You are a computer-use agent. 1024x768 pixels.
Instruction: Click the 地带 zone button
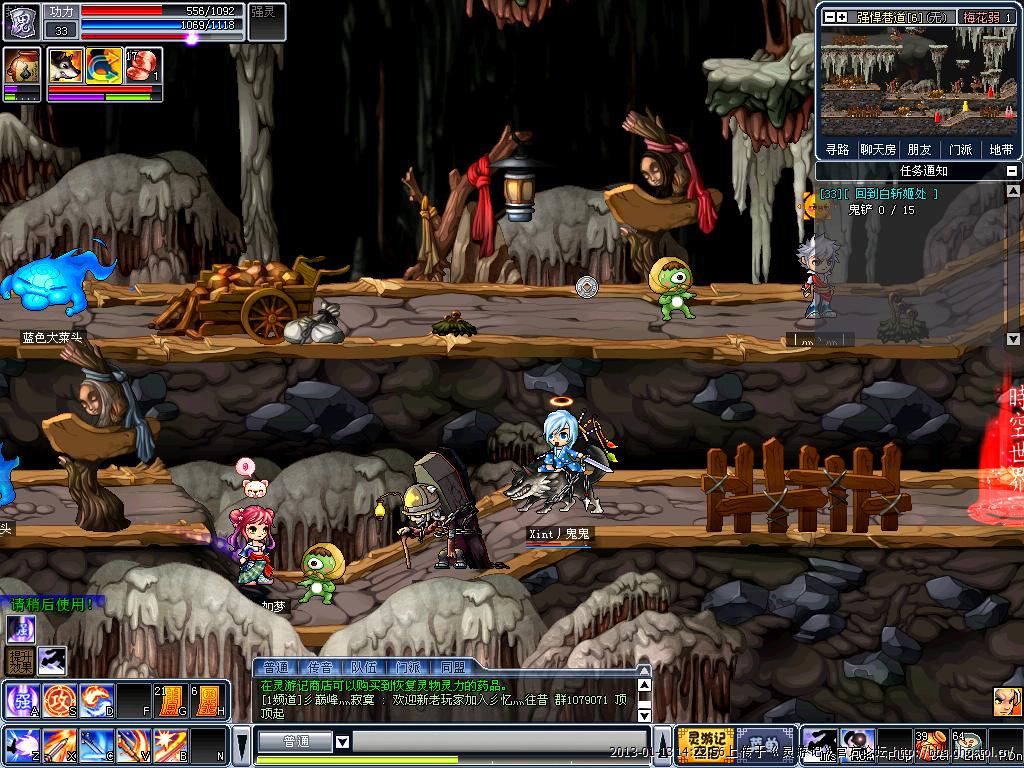coord(1001,149)
